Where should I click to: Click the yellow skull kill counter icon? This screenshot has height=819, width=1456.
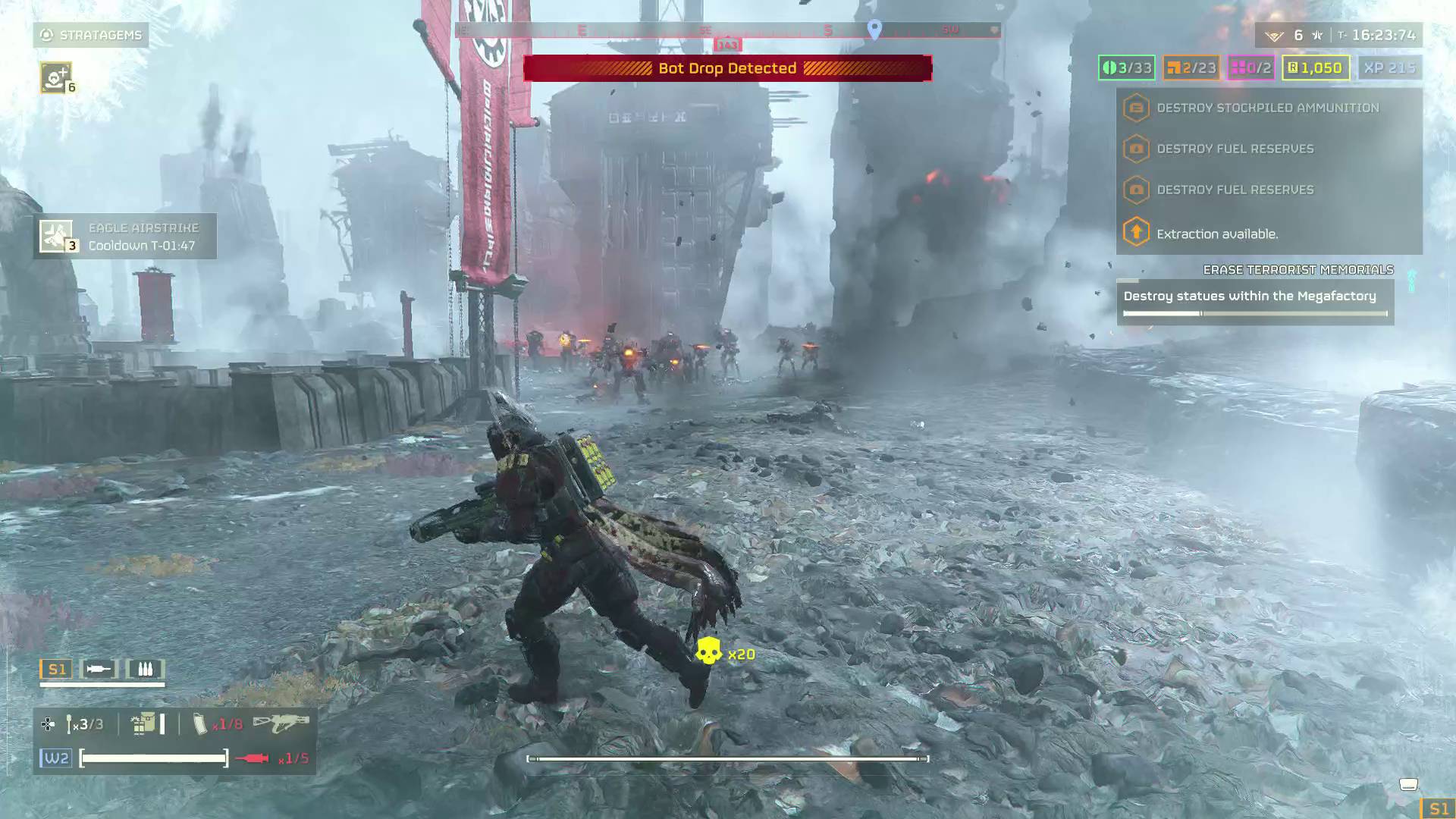click(x=707, y=651)
